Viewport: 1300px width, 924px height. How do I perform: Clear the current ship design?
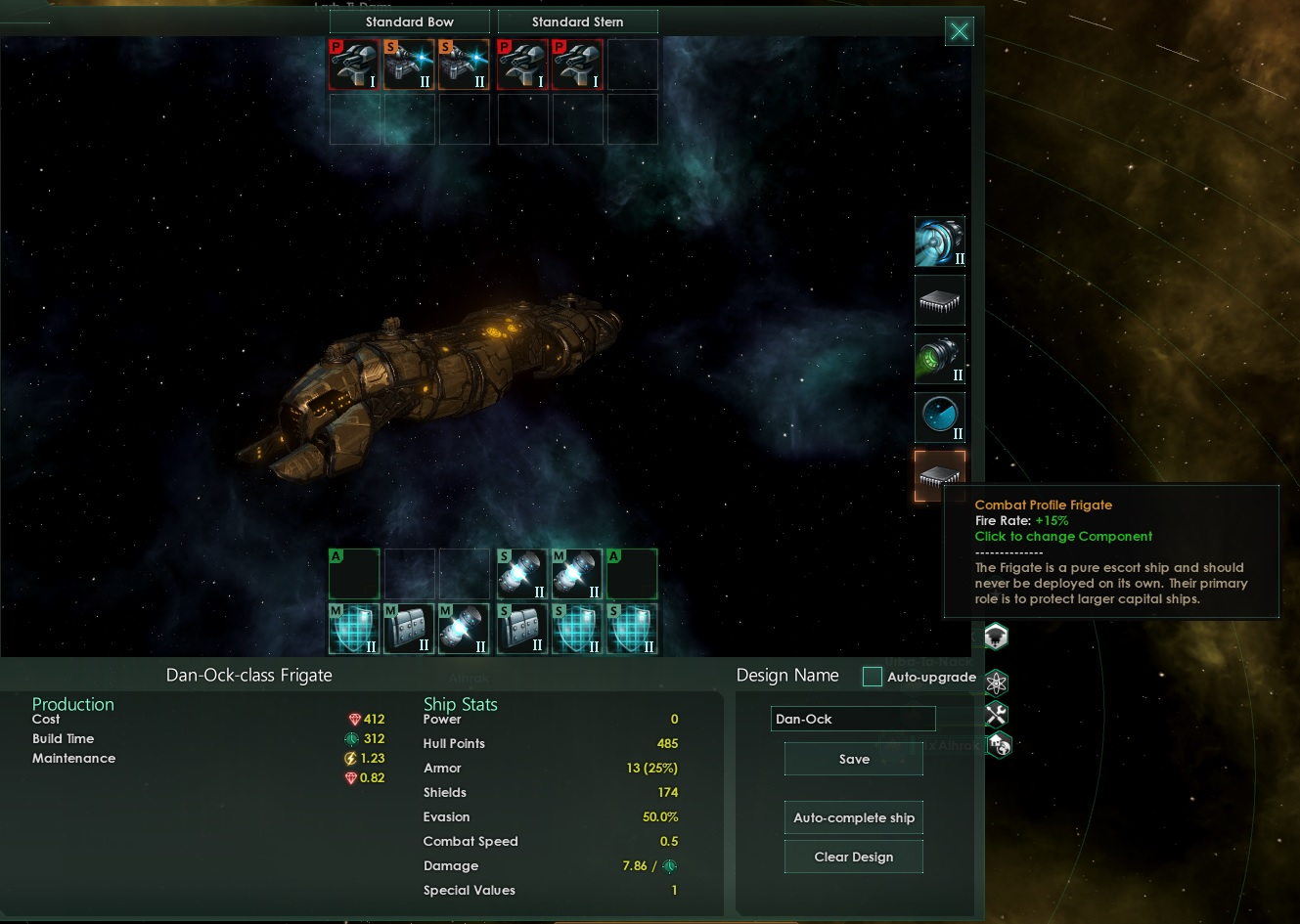(x=853, y=857)
